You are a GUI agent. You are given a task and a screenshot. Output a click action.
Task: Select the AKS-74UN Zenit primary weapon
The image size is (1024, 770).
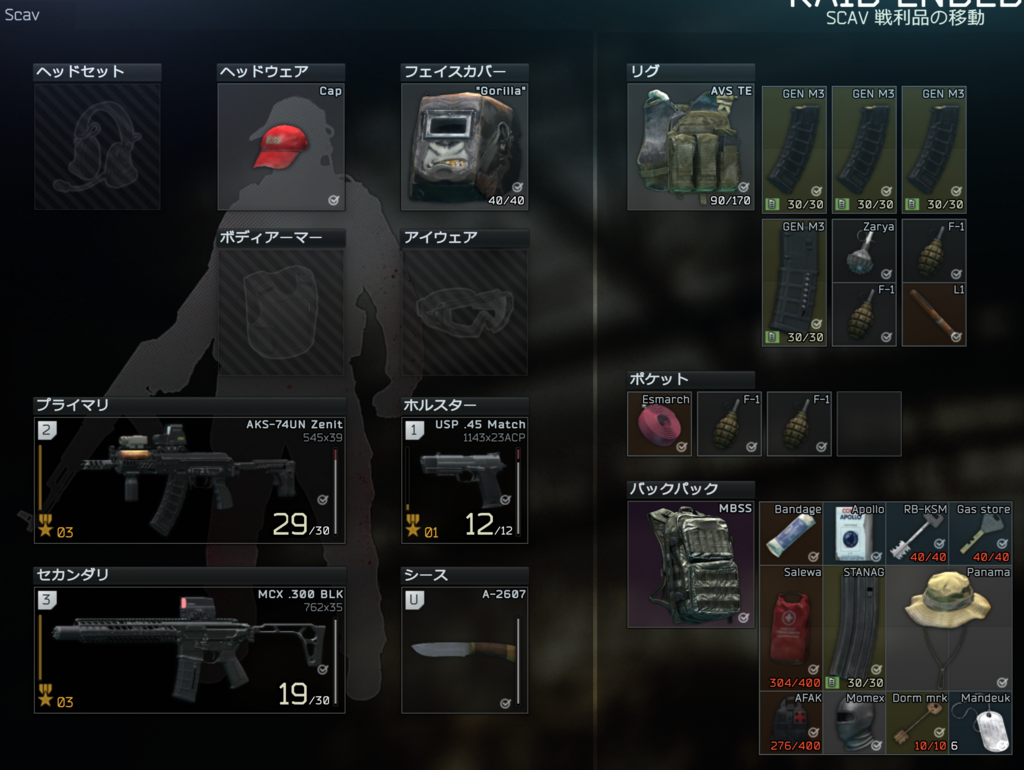point(189,480)
